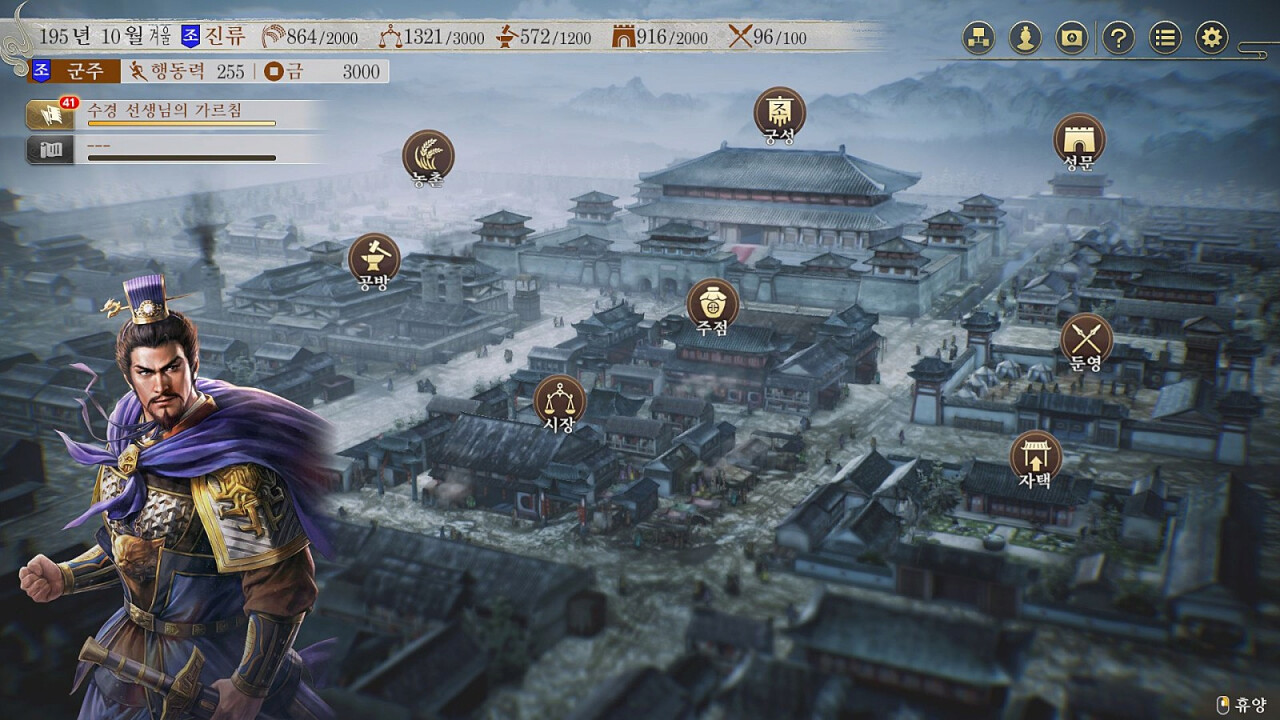This screenshot has height=720, width=1280.
Task: Visit the 성문 city gate
Action: click(1079, 139)
